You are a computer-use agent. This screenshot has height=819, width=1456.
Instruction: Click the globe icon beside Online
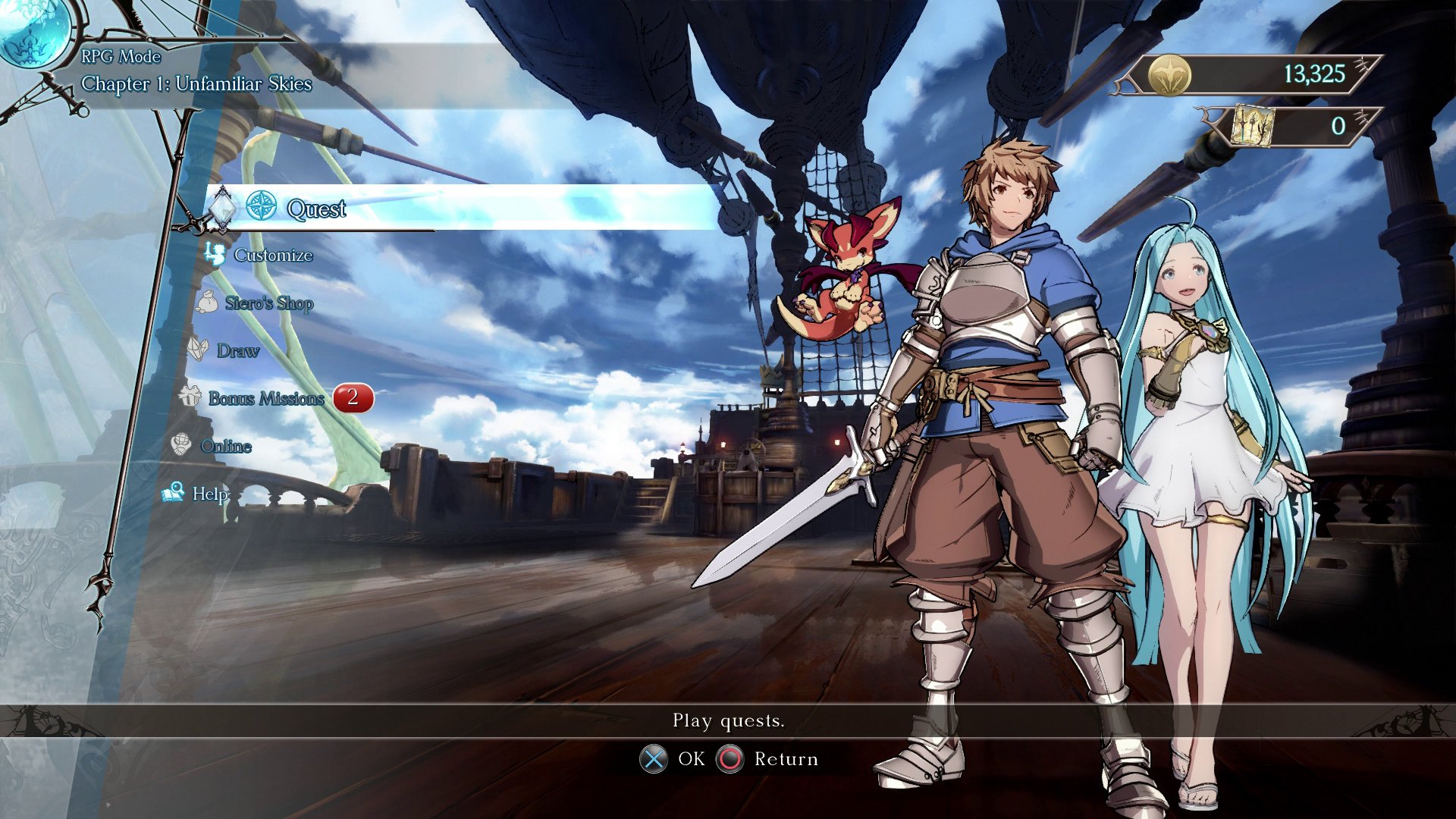180,443
